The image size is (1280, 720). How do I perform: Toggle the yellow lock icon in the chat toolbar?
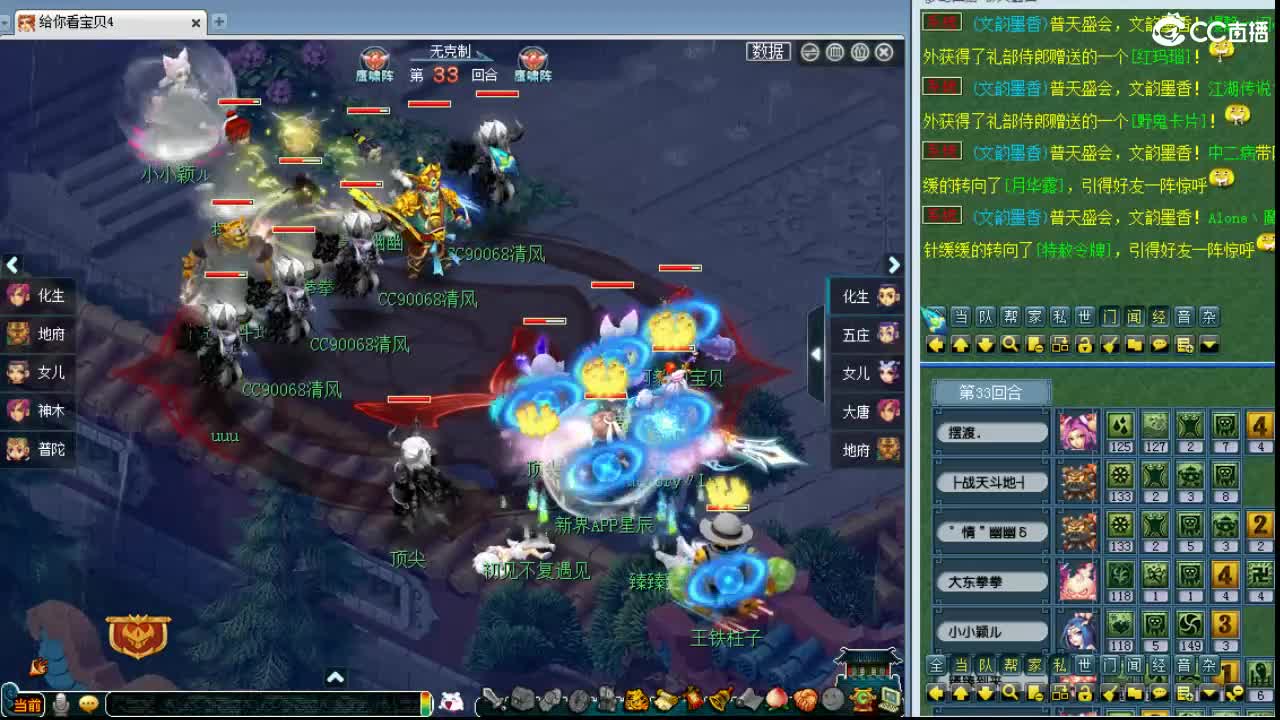pyautogui.click(x=1086, y=345)
